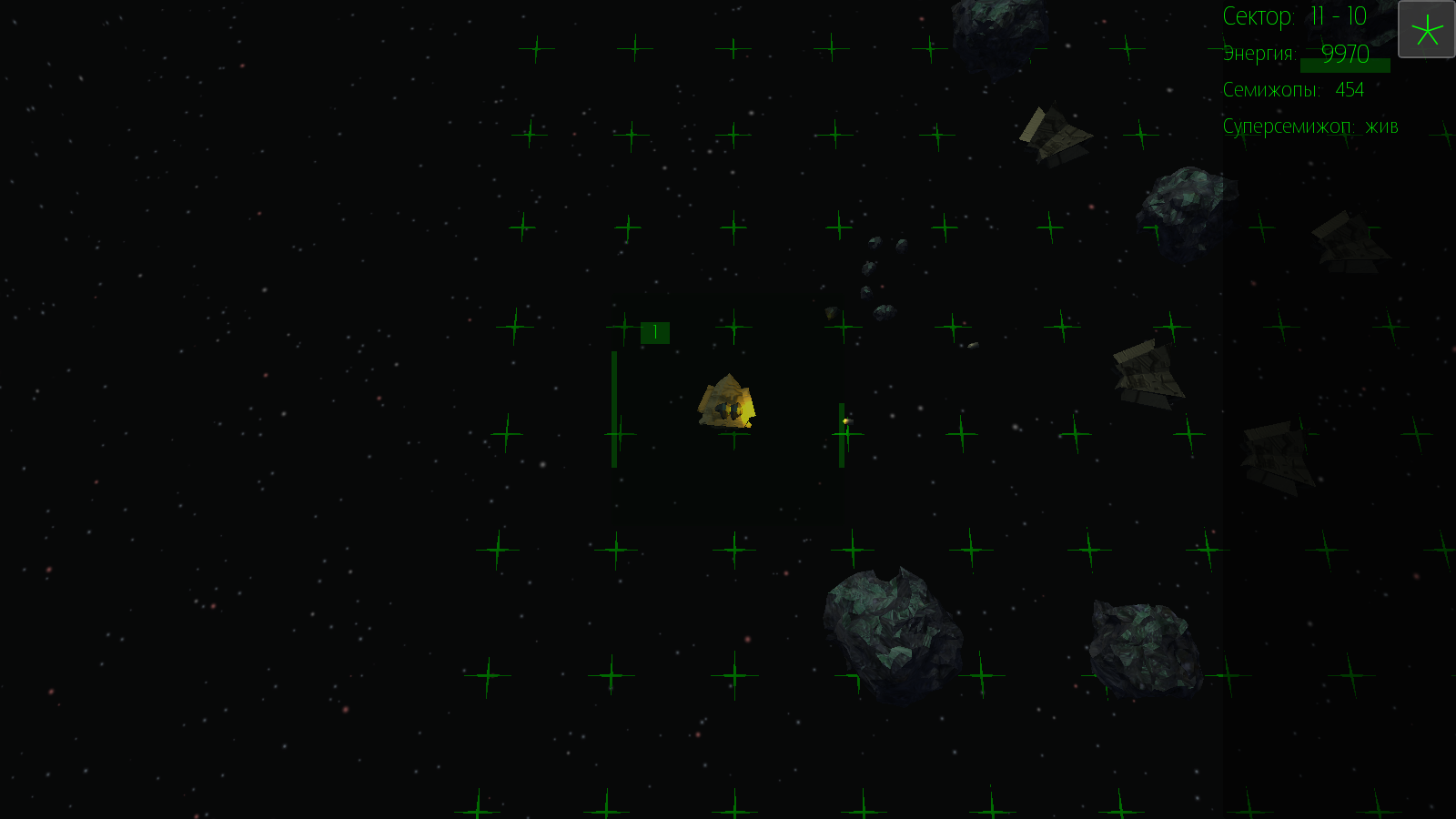Click the green star button
1456x819 pixels.
1426,30
